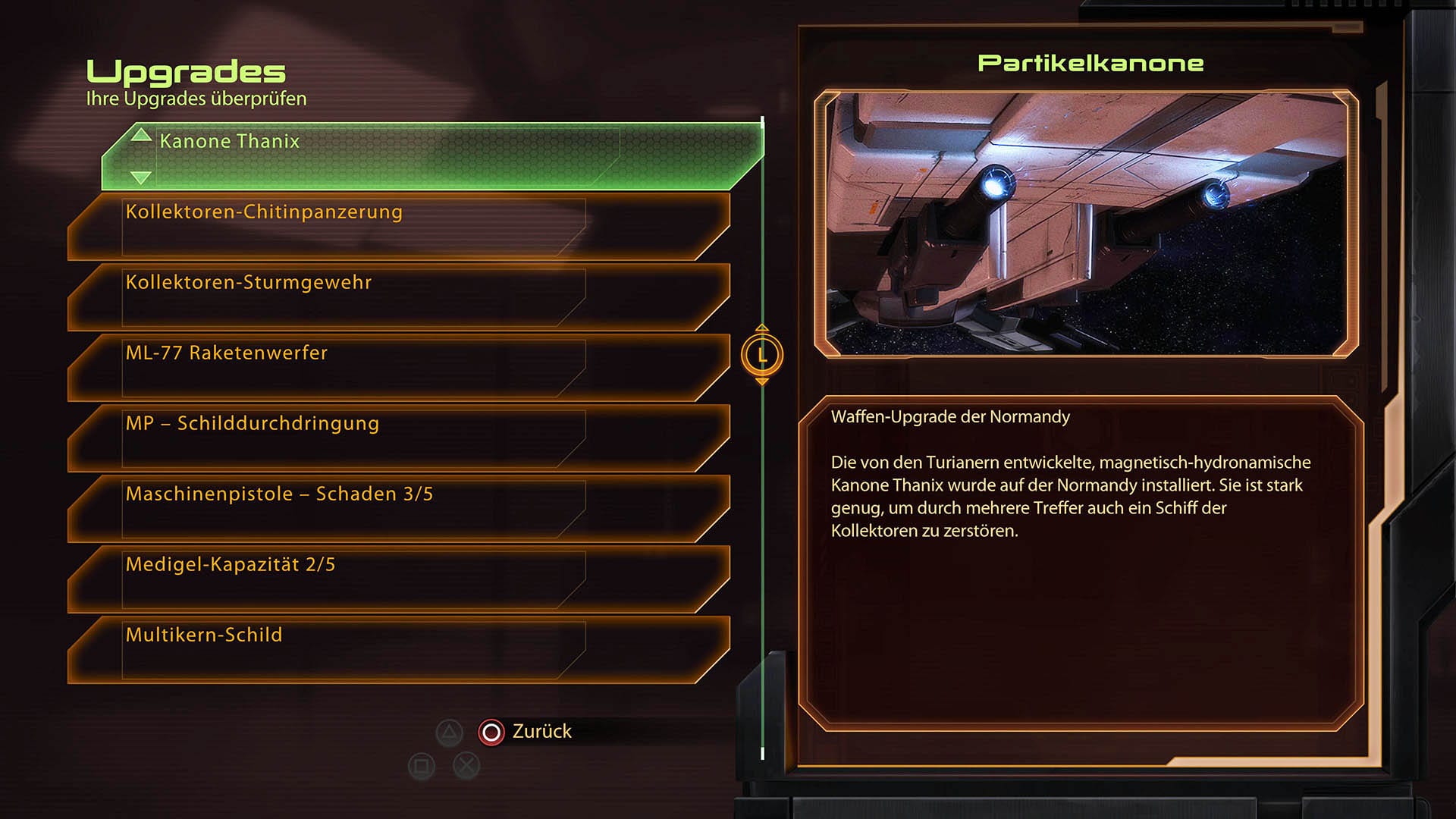Show the MP – Schilddurchdringung upgrade
Image resolution: width=1456 pixels, height=819 pixels.
(398, 438)
